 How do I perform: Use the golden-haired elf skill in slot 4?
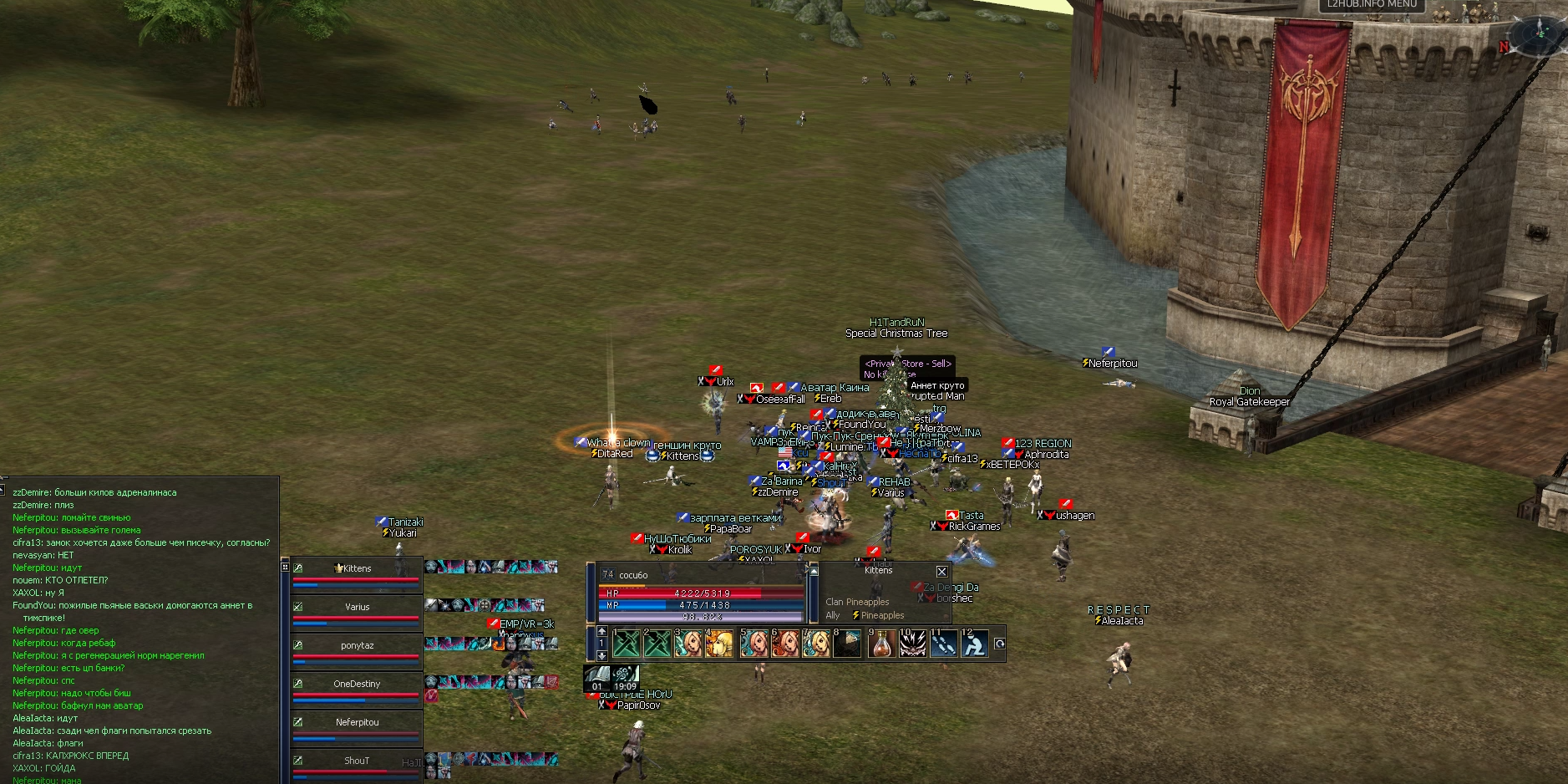click(719, 644)
